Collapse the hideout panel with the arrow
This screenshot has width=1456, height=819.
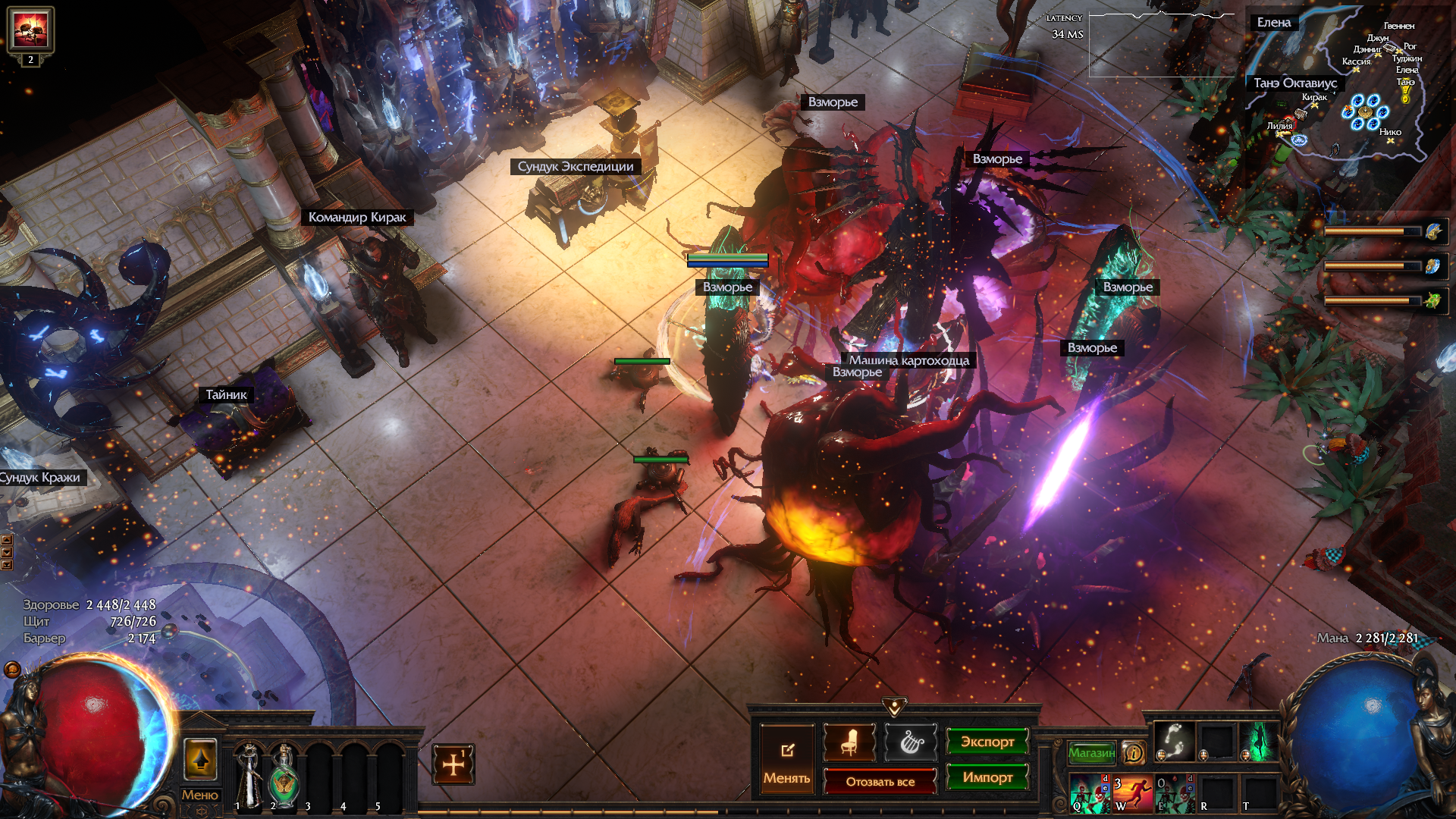click(894, 708)
